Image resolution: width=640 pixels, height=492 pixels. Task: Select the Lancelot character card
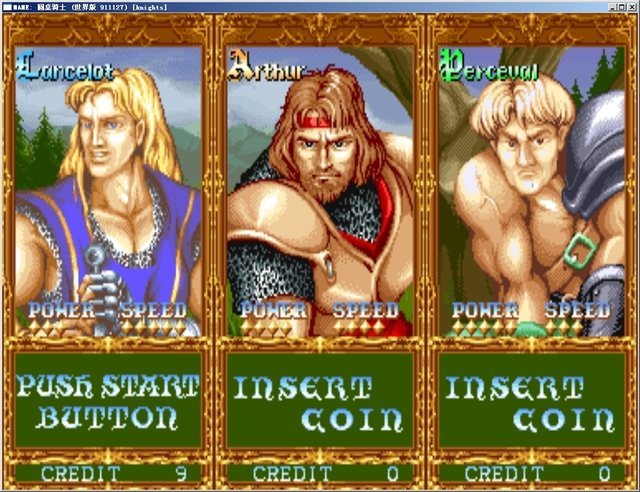108,190
